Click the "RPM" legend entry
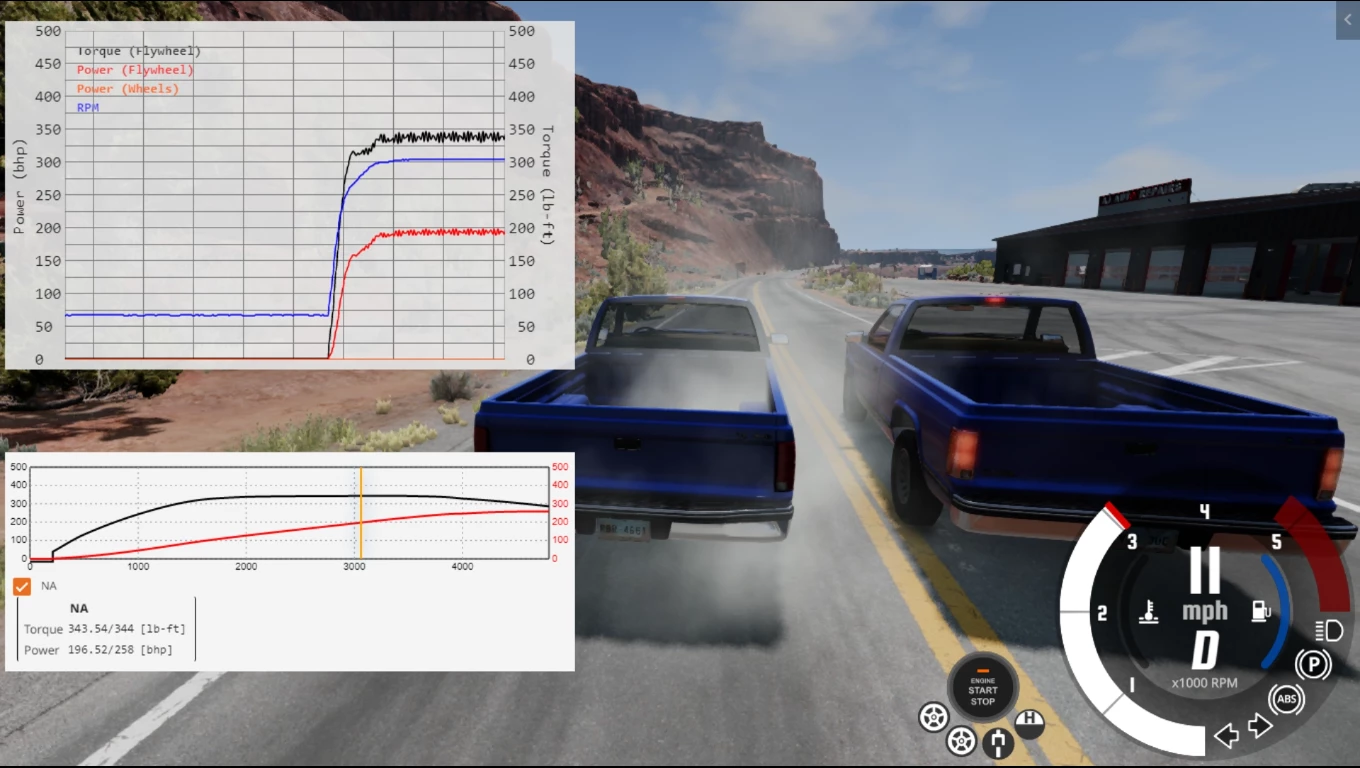The image size is (1360, 768). click(89, 107)
